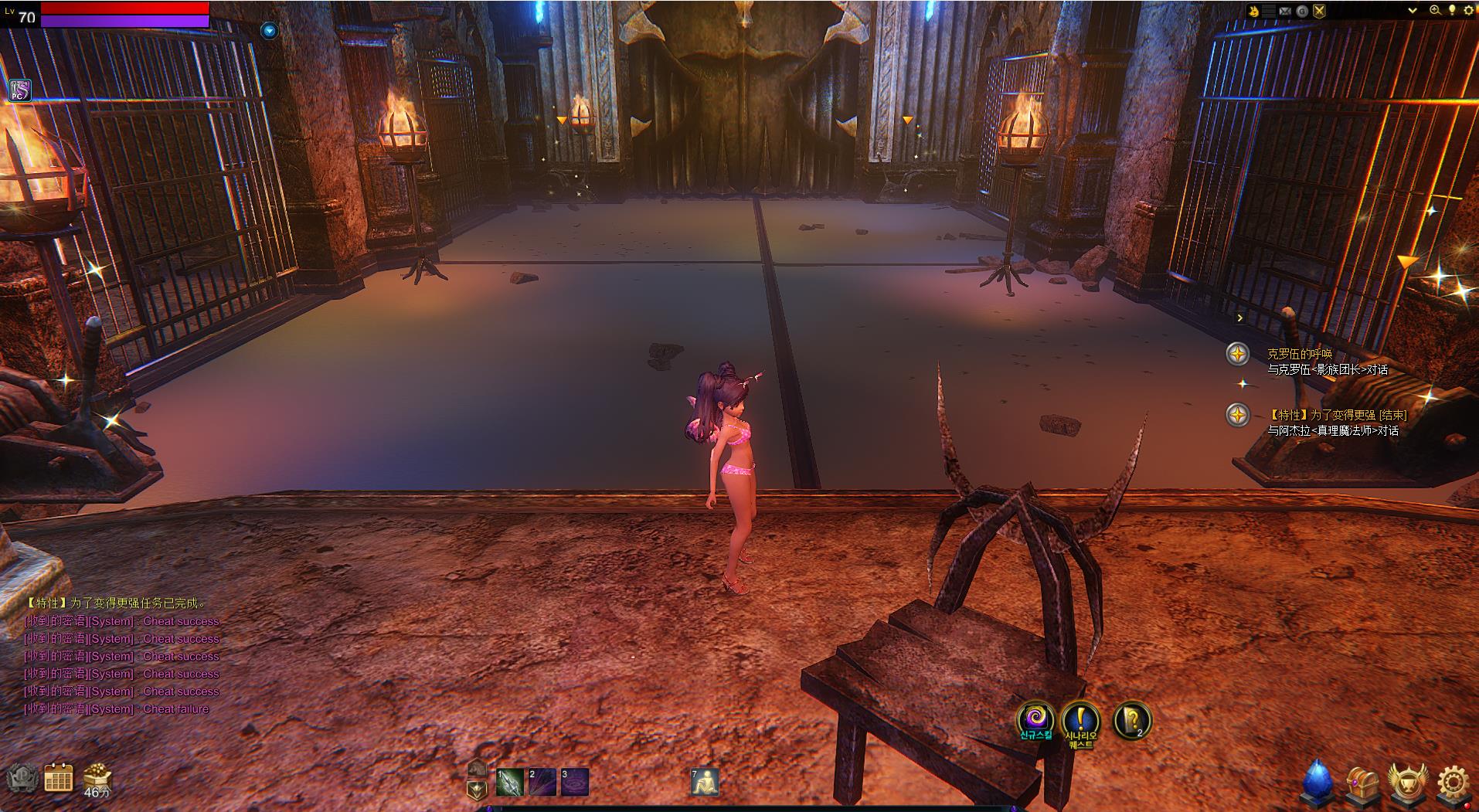Collapse the quest tracker arrow
This screenshot has width=1479, height=812.
click(1239, 318)
